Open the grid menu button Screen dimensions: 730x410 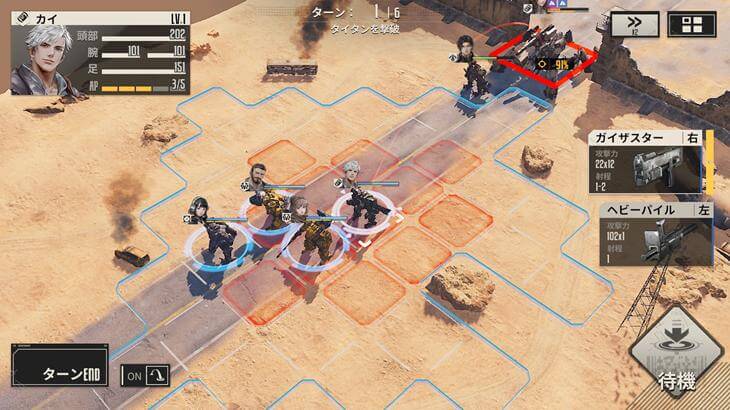pyautogui.click(x=692, y=25)
